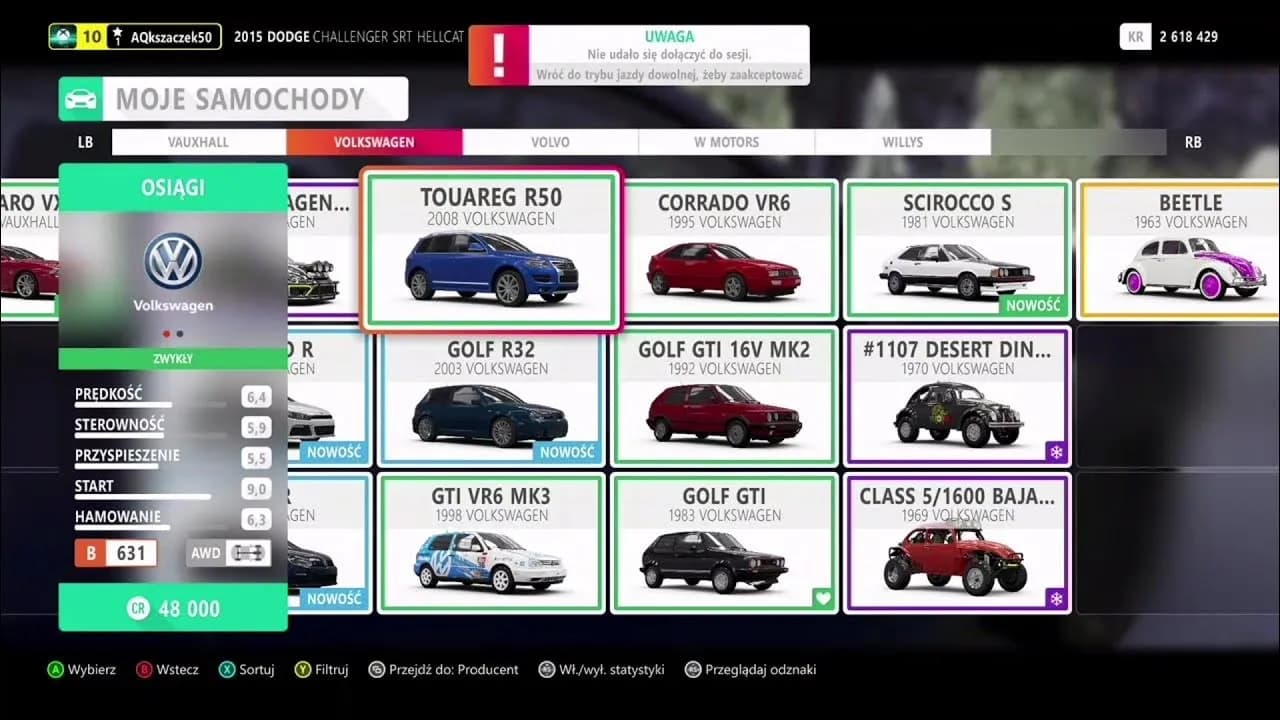Click LB to go to the previous manufacturer
This screenshot has width=1280, height=720.
(x=84, y=141)
